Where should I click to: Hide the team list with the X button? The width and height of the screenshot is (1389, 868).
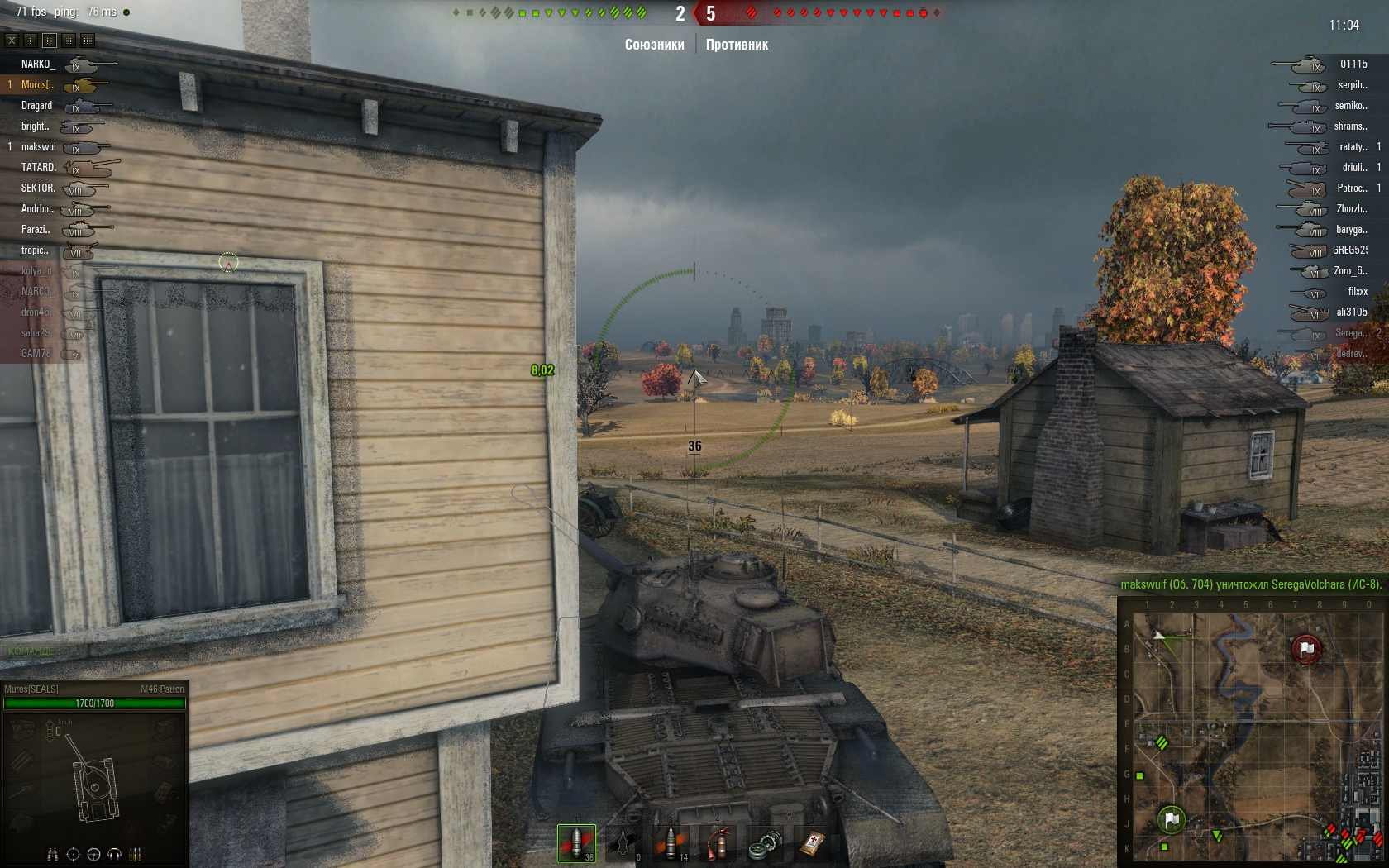click(x=12, y=40)
